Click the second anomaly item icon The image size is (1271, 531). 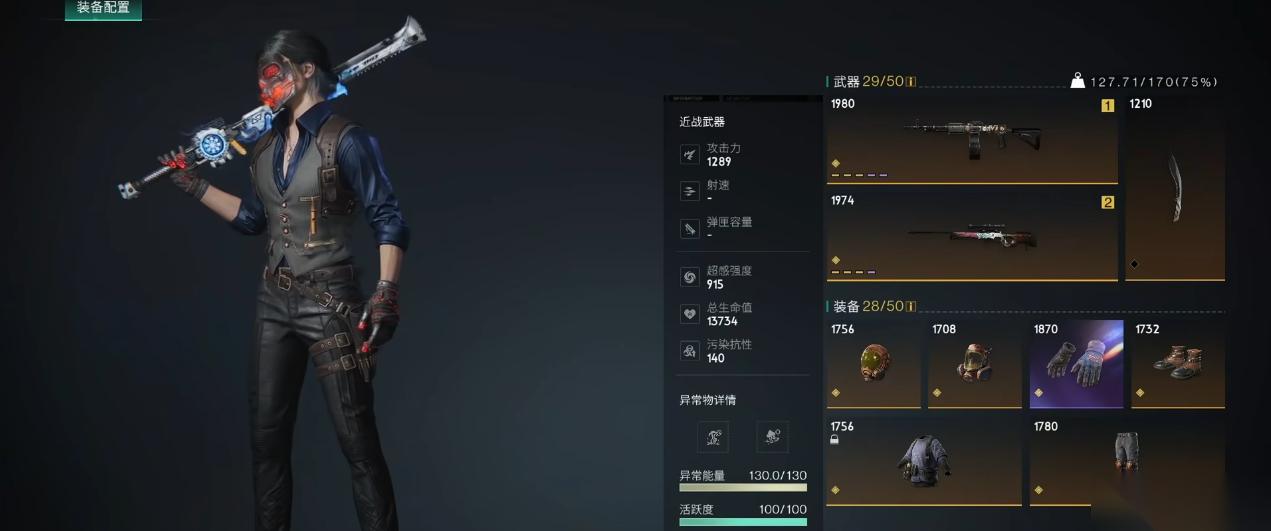click(x=772, y=436)
